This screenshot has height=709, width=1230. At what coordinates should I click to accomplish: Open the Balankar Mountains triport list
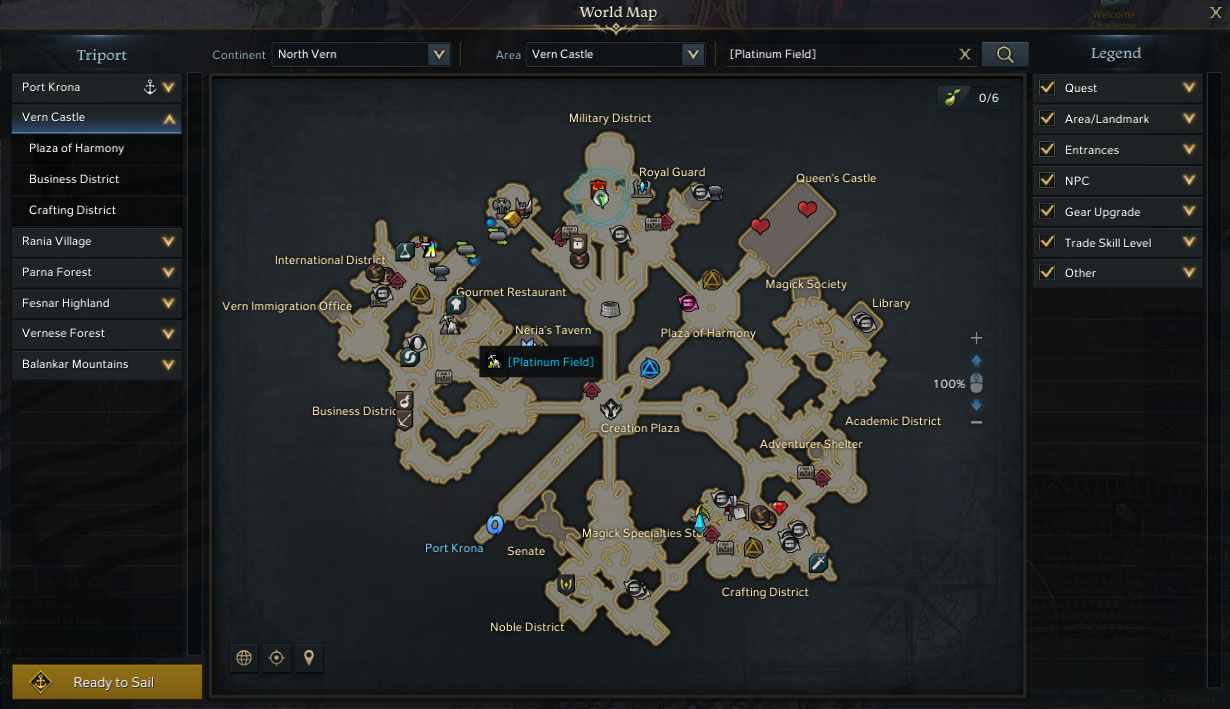[x=168, y=364]
